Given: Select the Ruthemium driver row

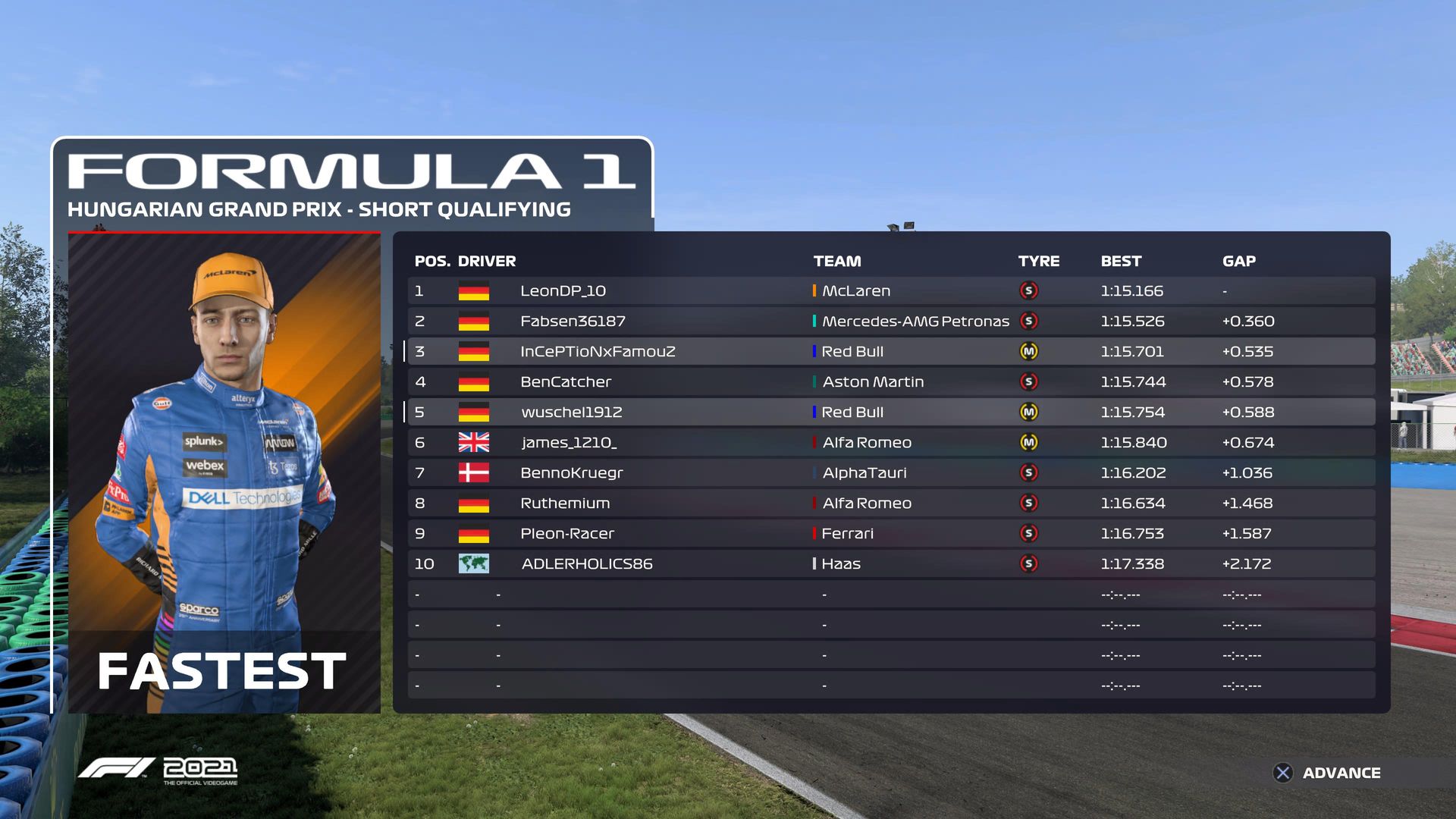Looking at the screenshot, I should (x=891, y=503).
